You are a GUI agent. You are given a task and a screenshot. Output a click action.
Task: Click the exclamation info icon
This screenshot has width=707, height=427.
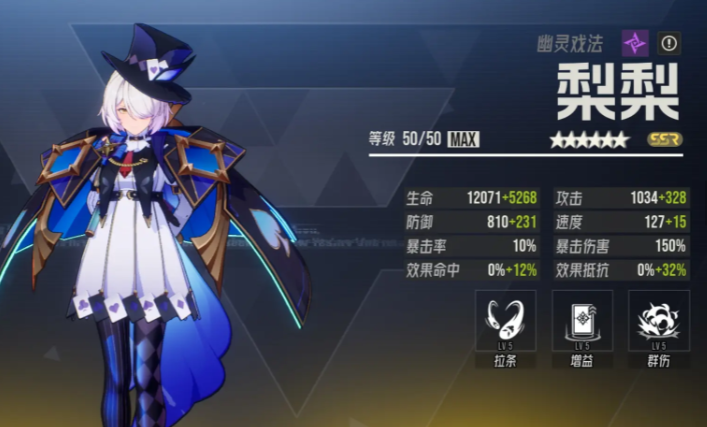point(669,43)
